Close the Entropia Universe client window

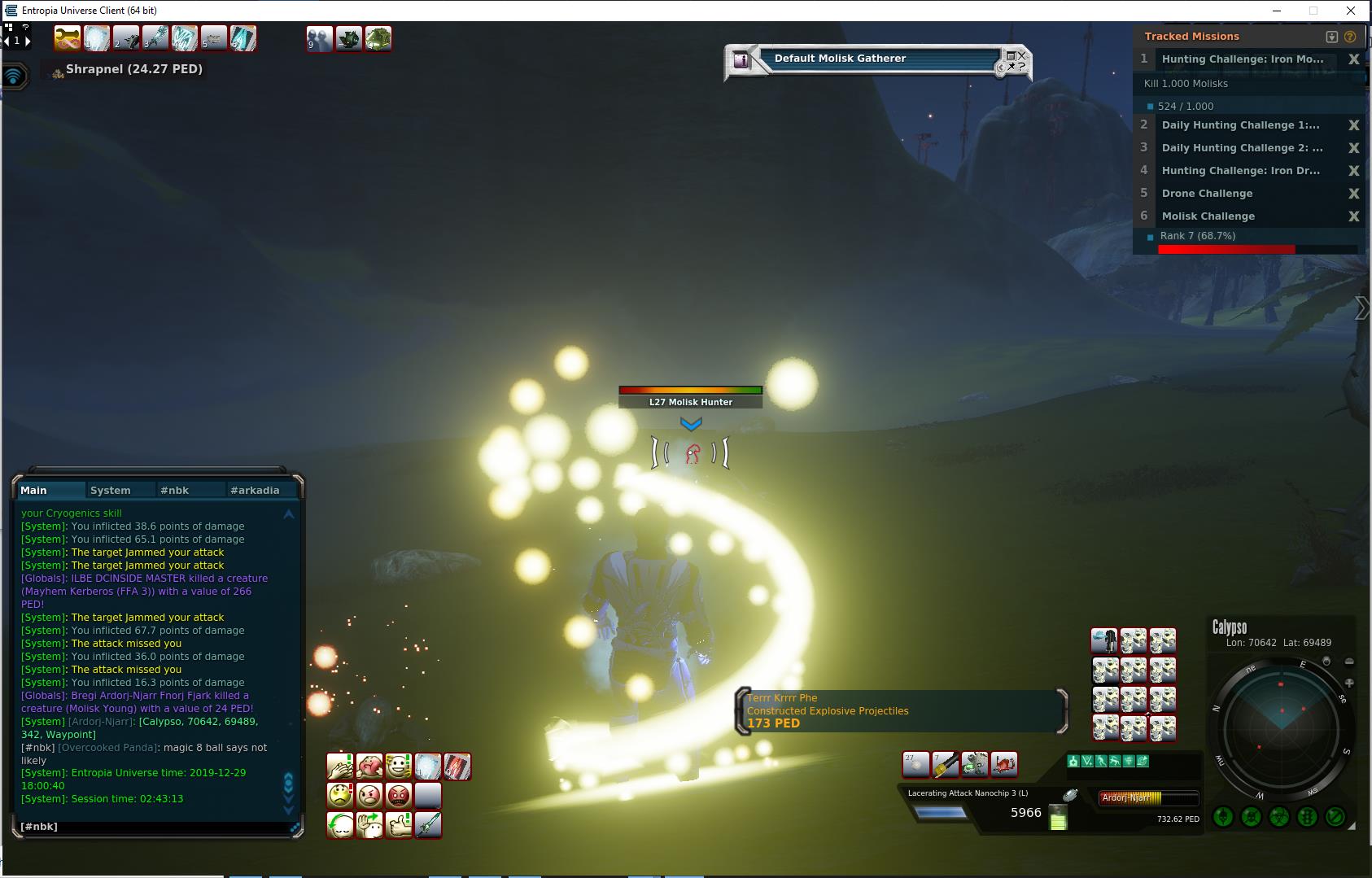(x=1352, y=11)
